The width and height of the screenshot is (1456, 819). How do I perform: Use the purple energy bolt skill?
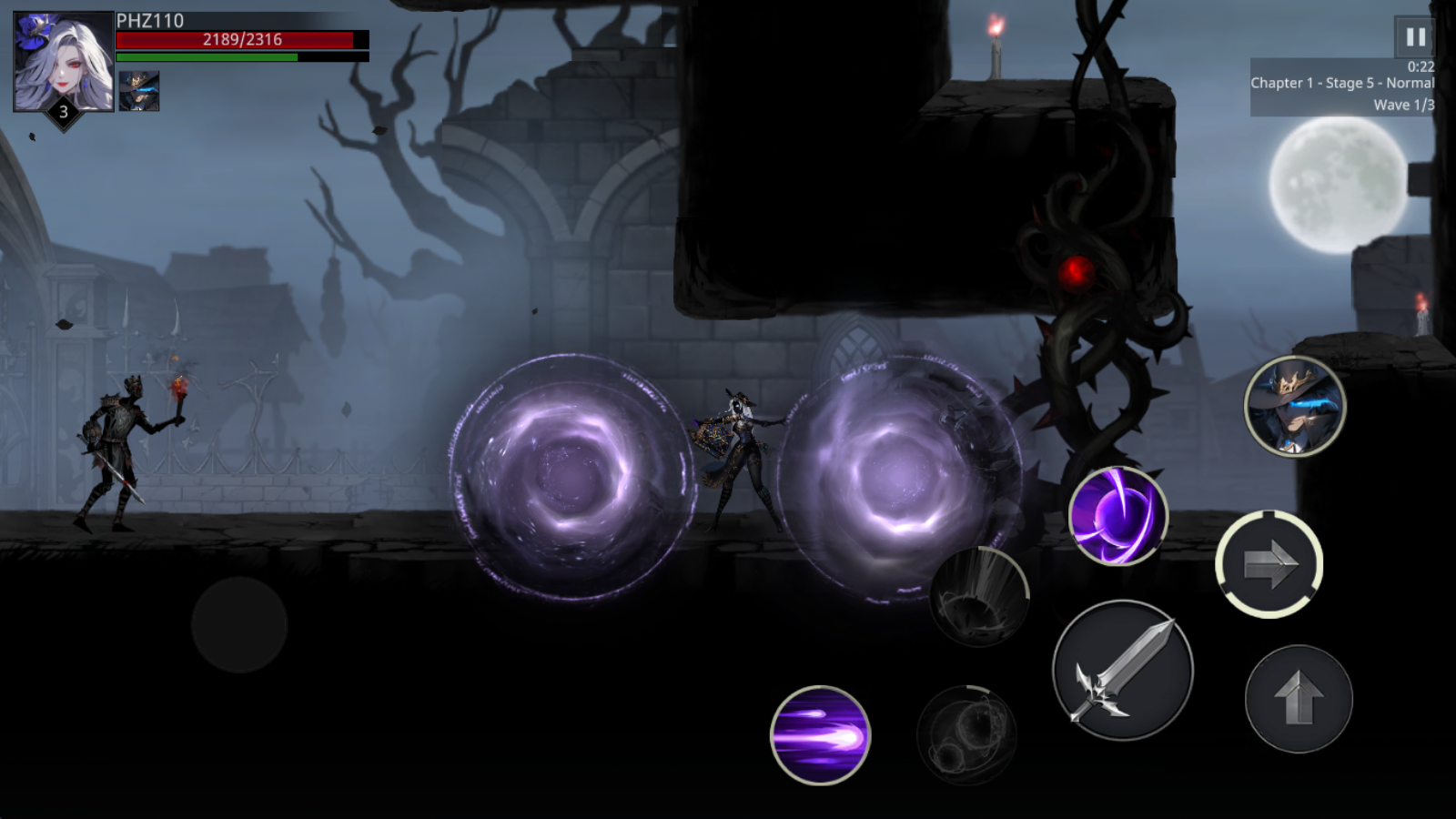(x=820, y=735)
